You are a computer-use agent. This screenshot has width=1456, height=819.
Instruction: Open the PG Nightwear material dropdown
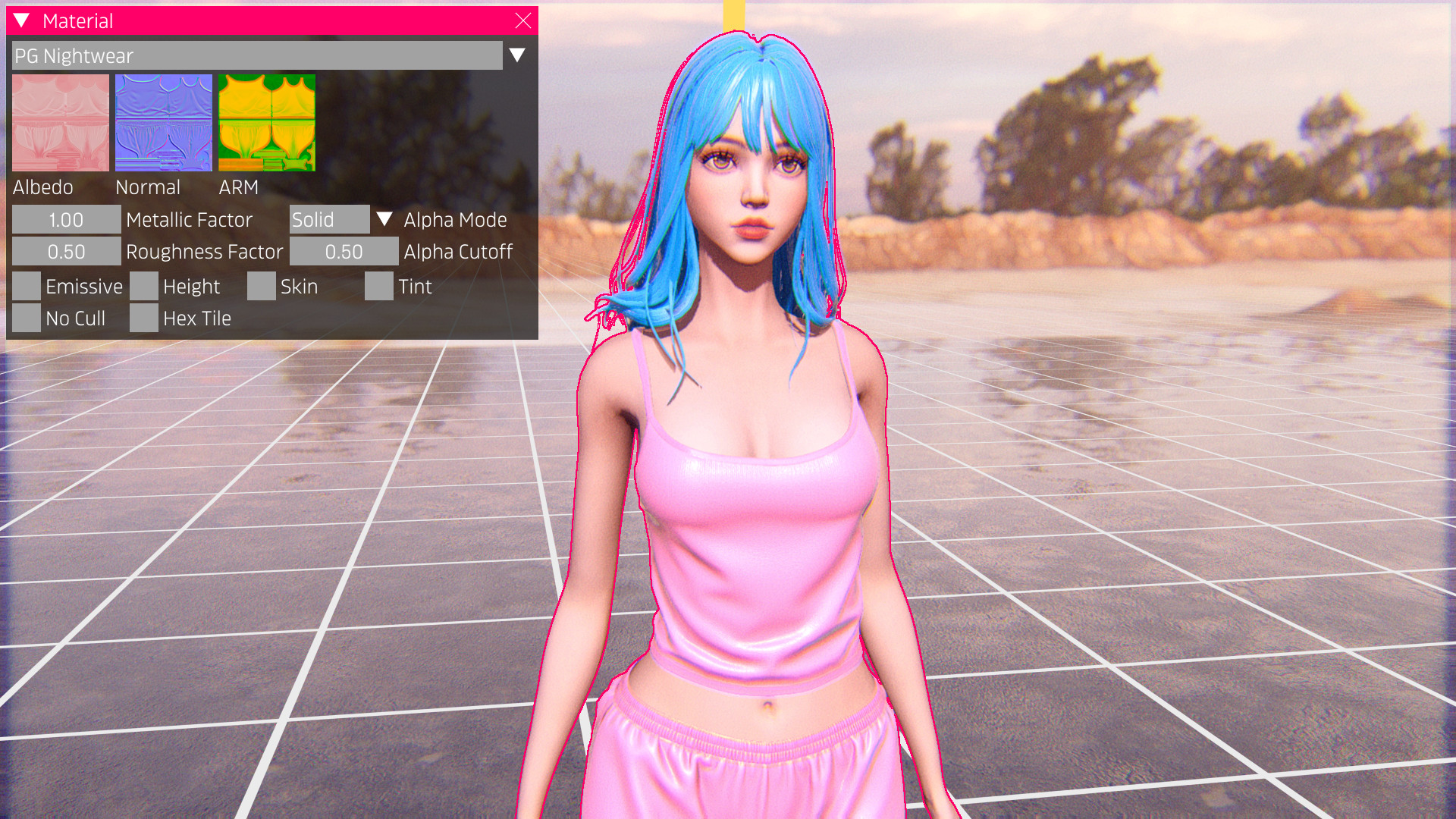point(517,55)
